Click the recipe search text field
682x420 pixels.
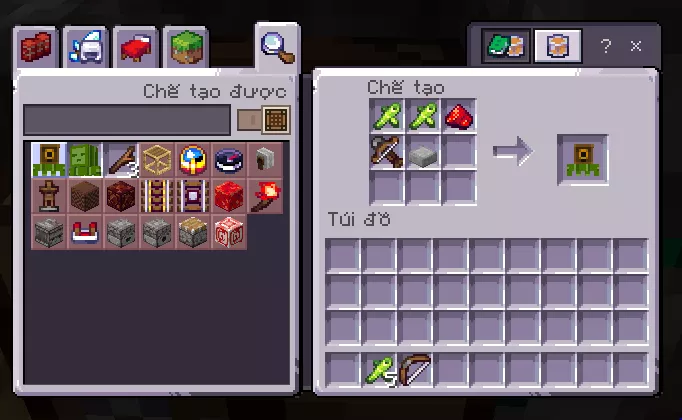(x=127, y=120)
